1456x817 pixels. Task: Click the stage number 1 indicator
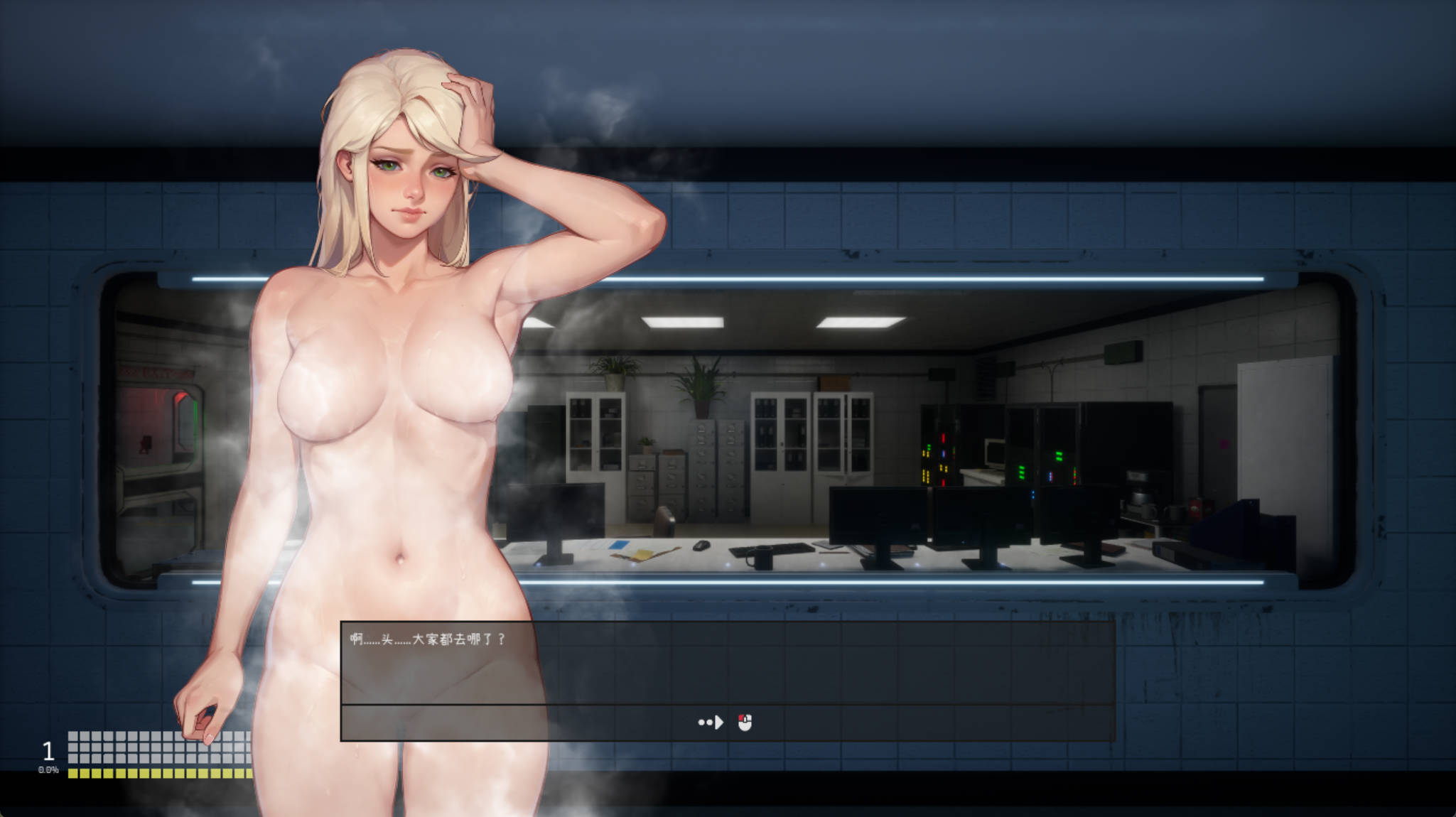48,749
